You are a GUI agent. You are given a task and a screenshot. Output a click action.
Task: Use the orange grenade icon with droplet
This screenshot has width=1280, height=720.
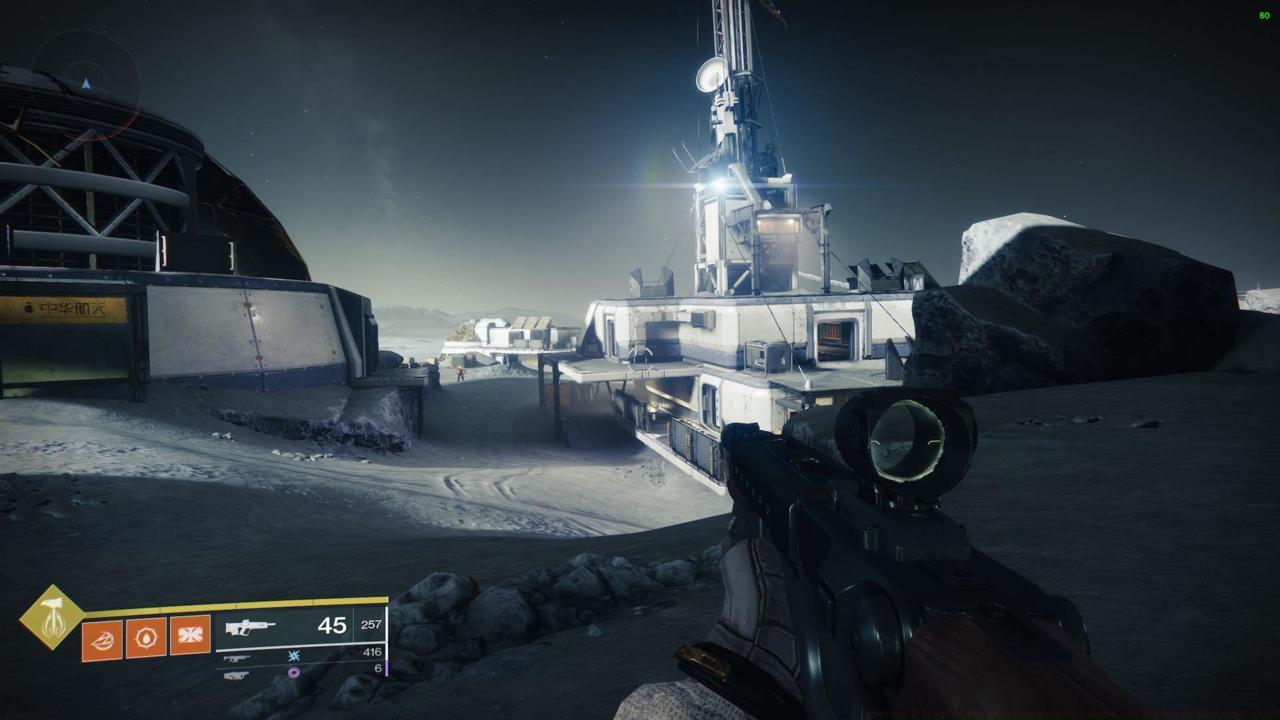click(146, 638)
